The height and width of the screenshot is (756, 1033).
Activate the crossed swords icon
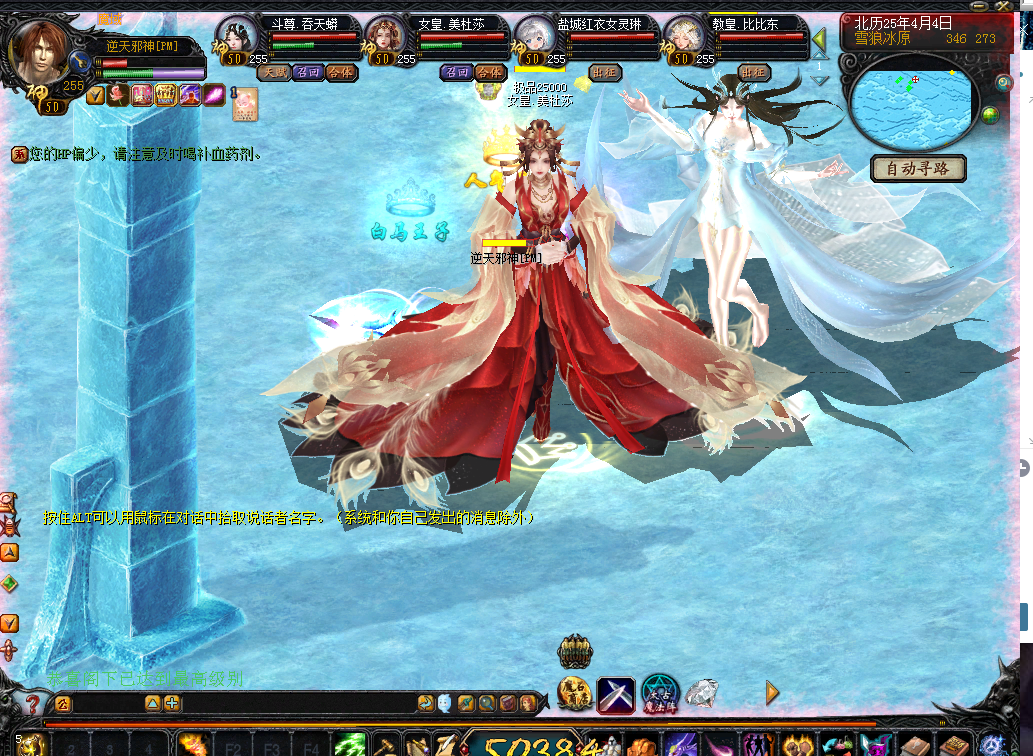tap(616, 694)
